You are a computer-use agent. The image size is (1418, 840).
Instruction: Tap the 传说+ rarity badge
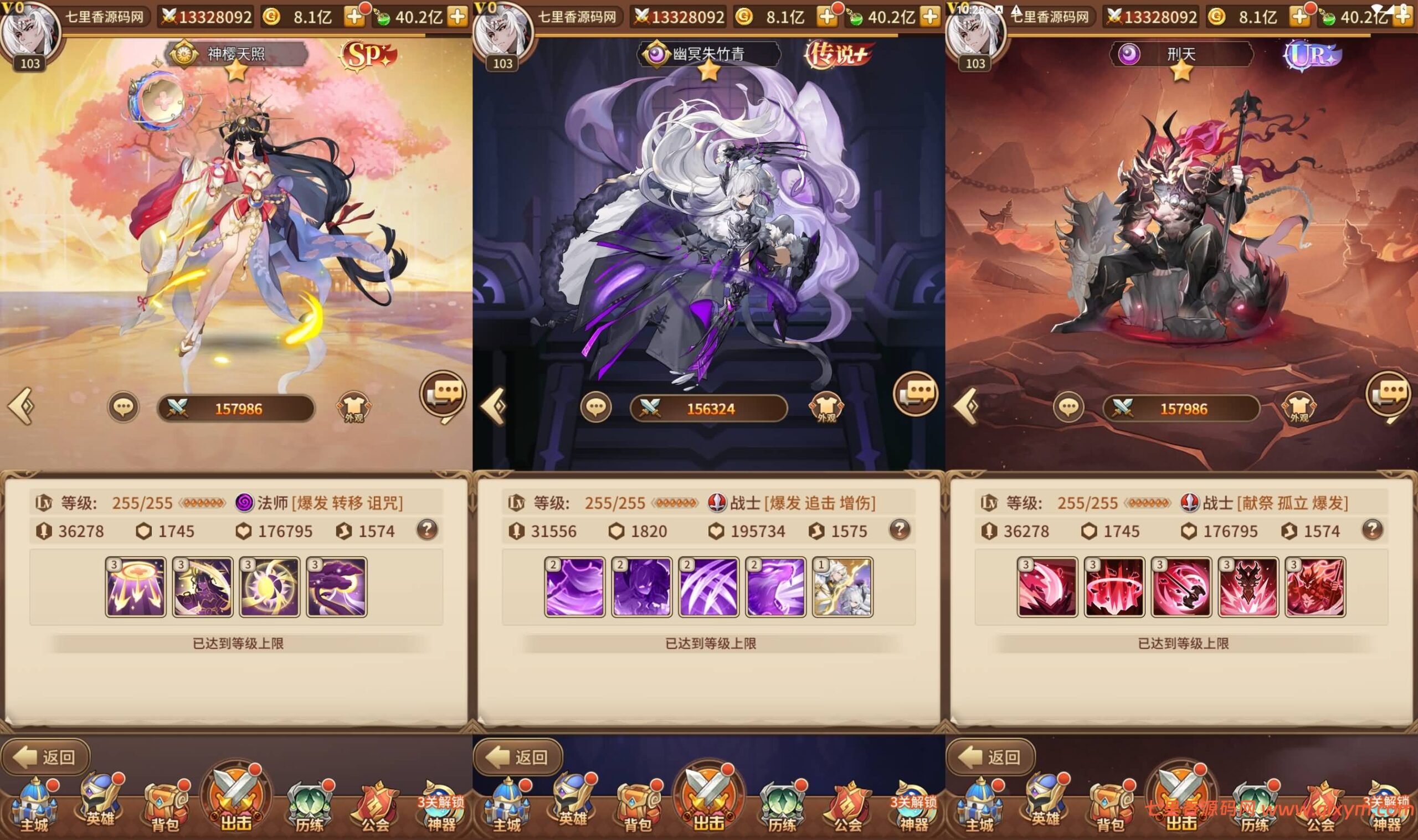click(839, 55)
